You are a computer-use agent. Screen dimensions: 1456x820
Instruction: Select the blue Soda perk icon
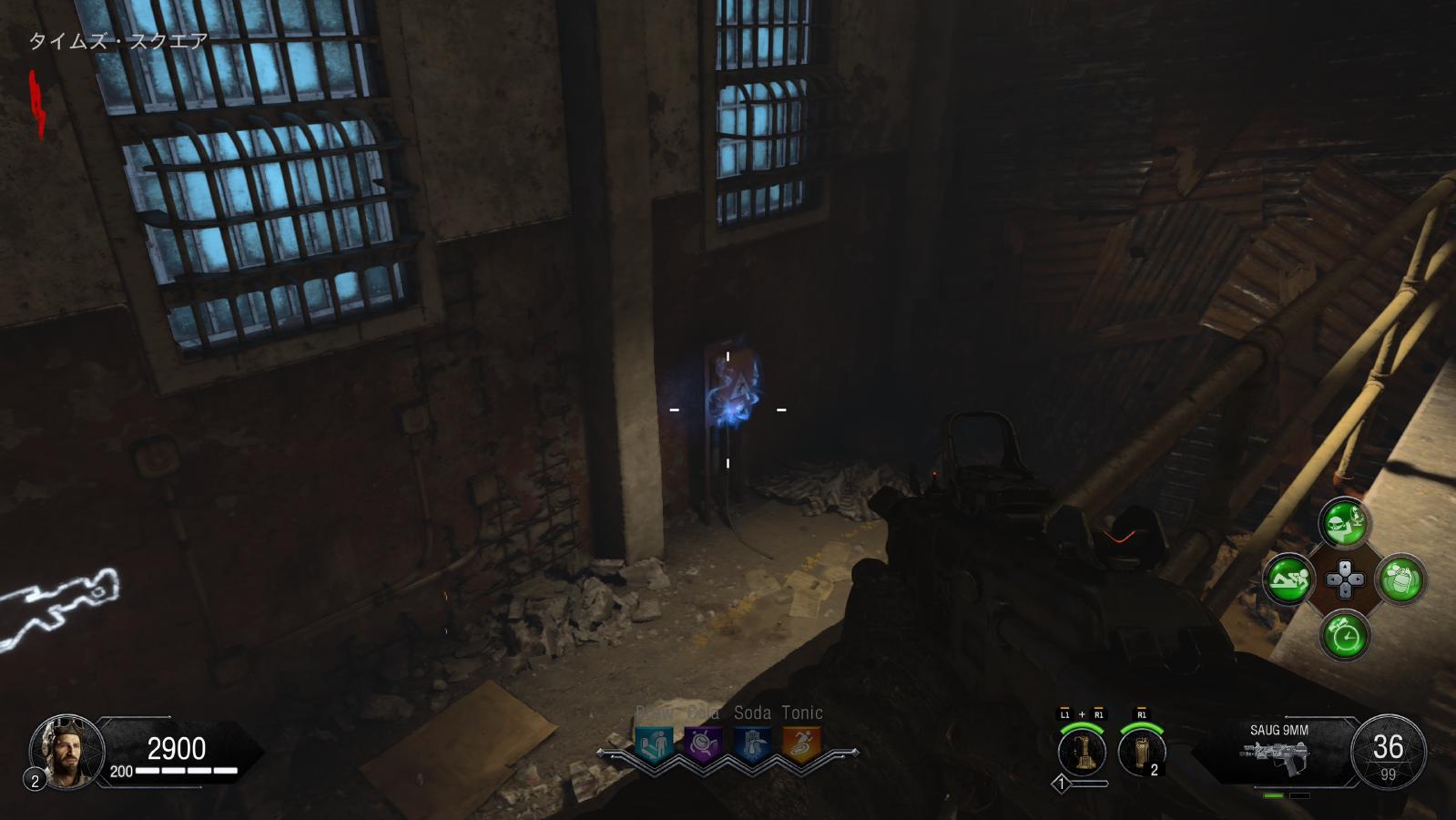(751, 744)
